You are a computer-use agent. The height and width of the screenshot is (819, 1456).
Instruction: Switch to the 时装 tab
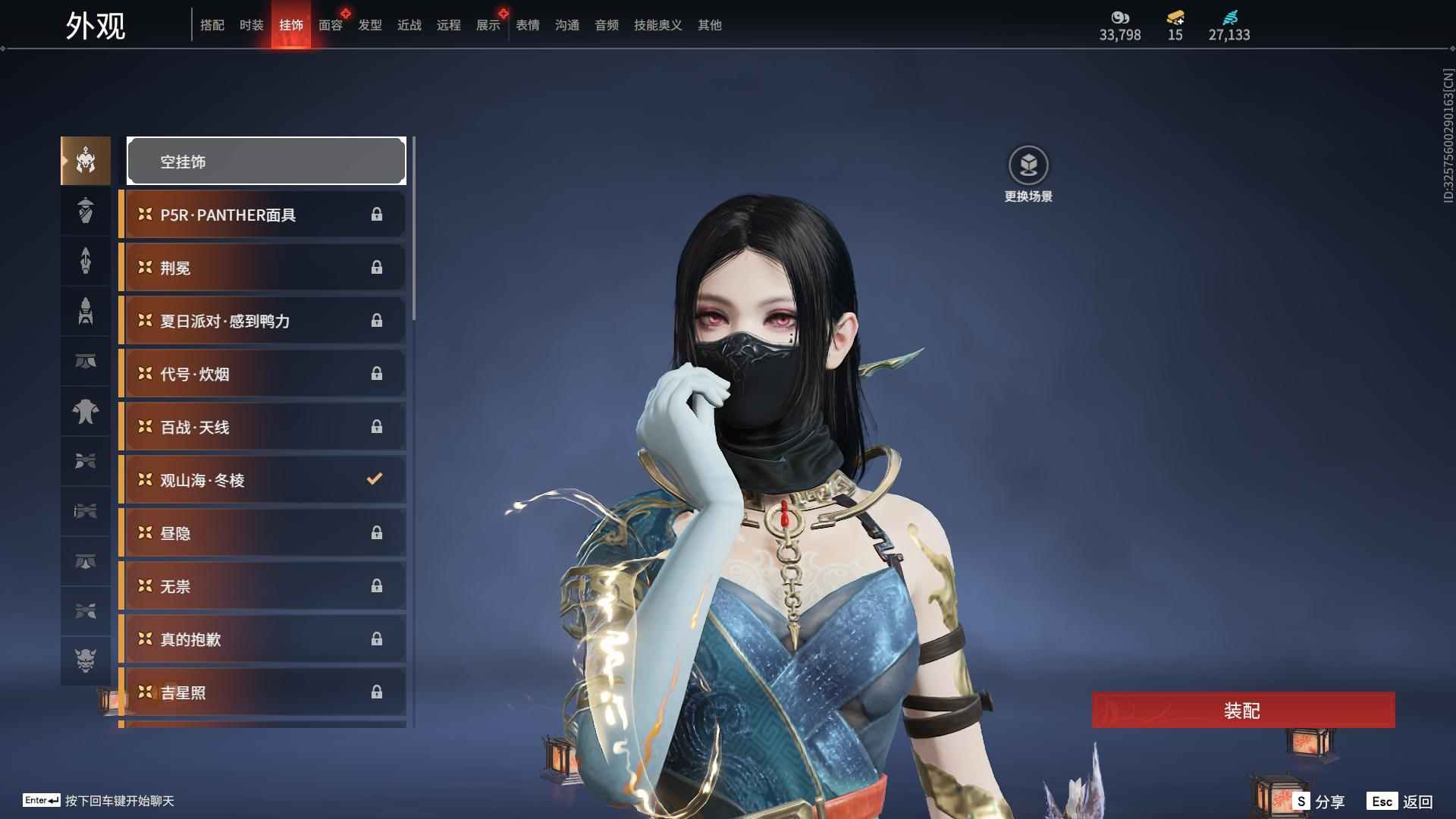coord(251,25)
